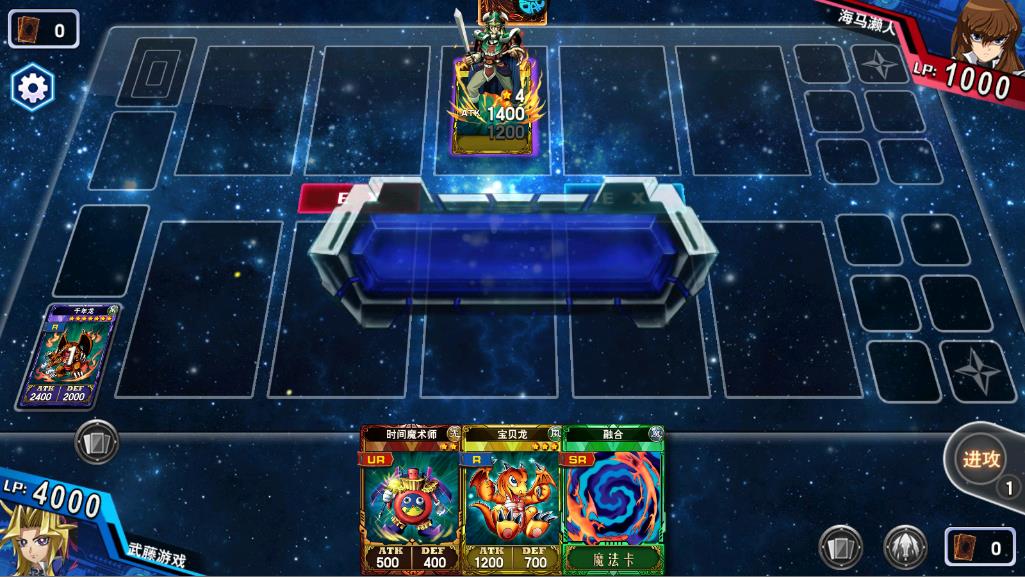Open the card list icon beside 千年龙
The width and height of the screenshot is (1025, 577).
coord(96,441)
